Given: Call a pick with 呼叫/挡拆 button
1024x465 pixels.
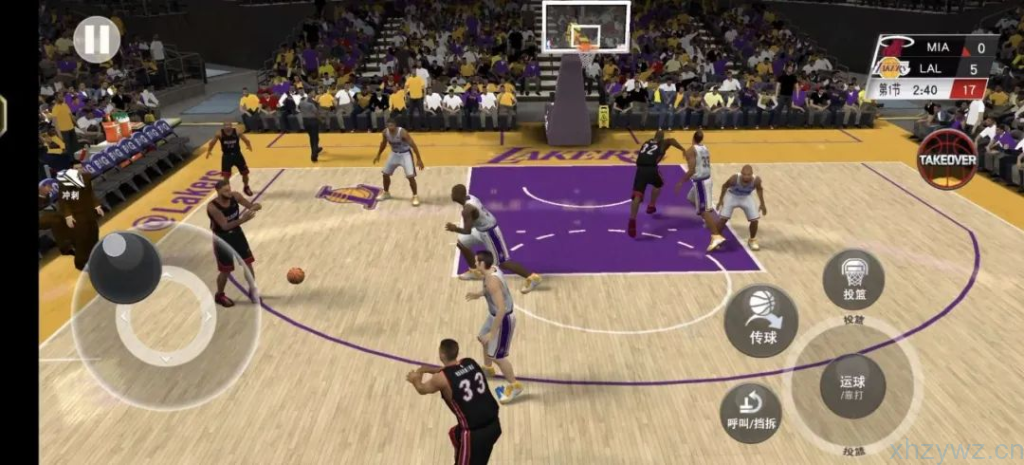Looking at the screenshot, I should pyautogui.click(x=751, y=412).
